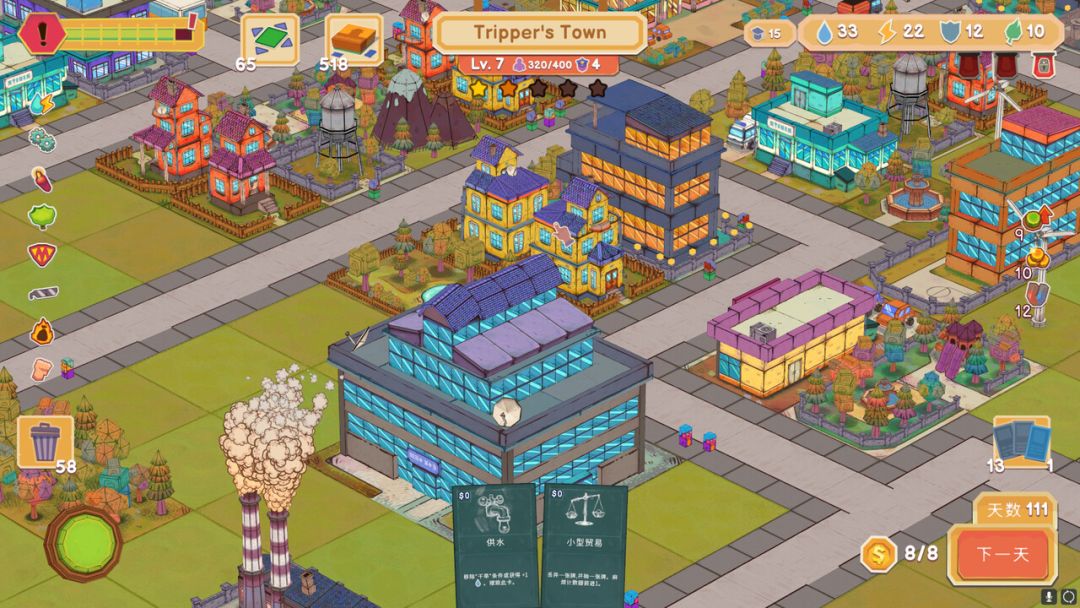Select the clenched fist icon
This screenshot has height=608, width=1080.
click(42, 369)
